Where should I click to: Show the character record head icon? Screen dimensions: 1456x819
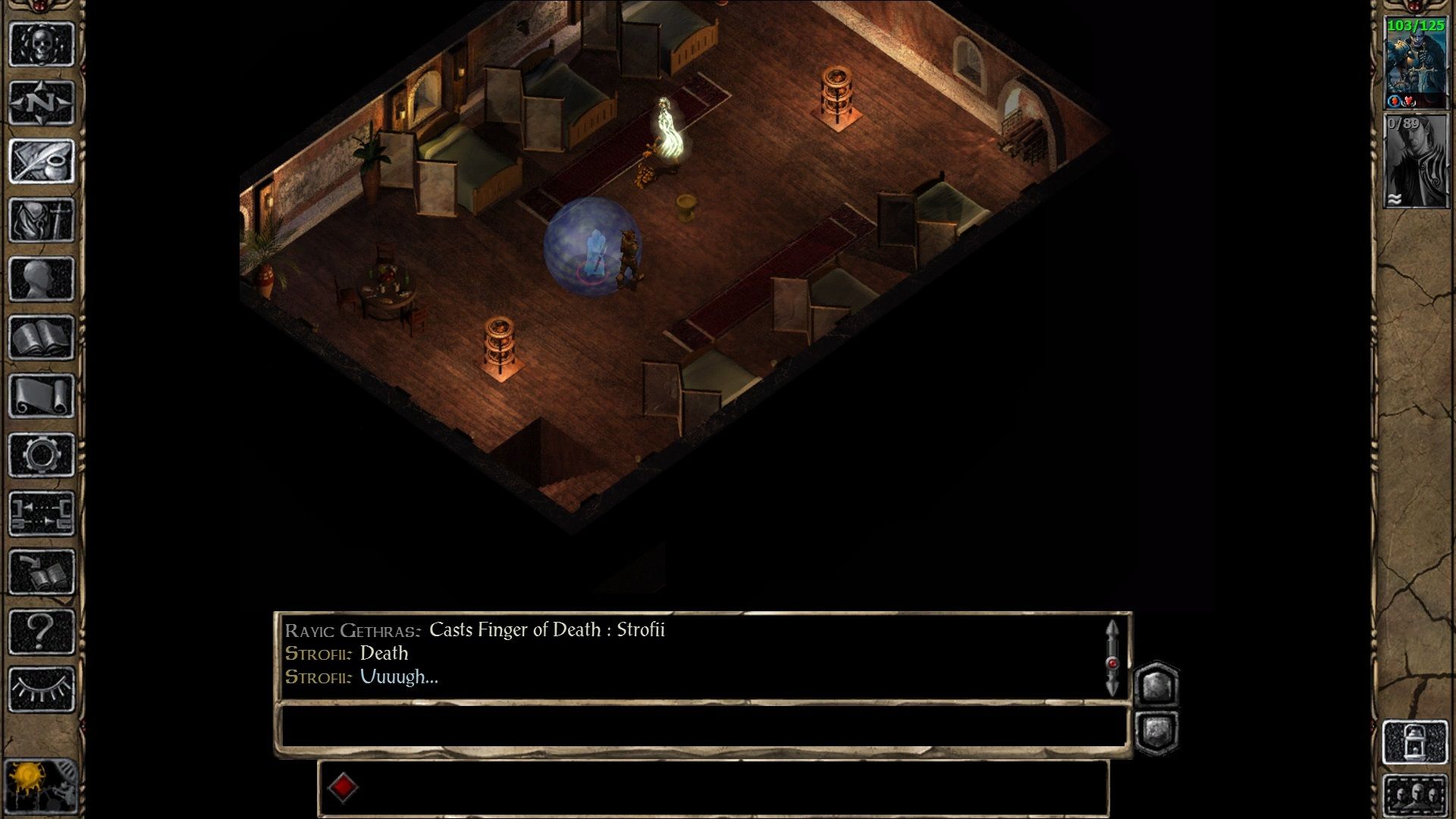point(42,278)
